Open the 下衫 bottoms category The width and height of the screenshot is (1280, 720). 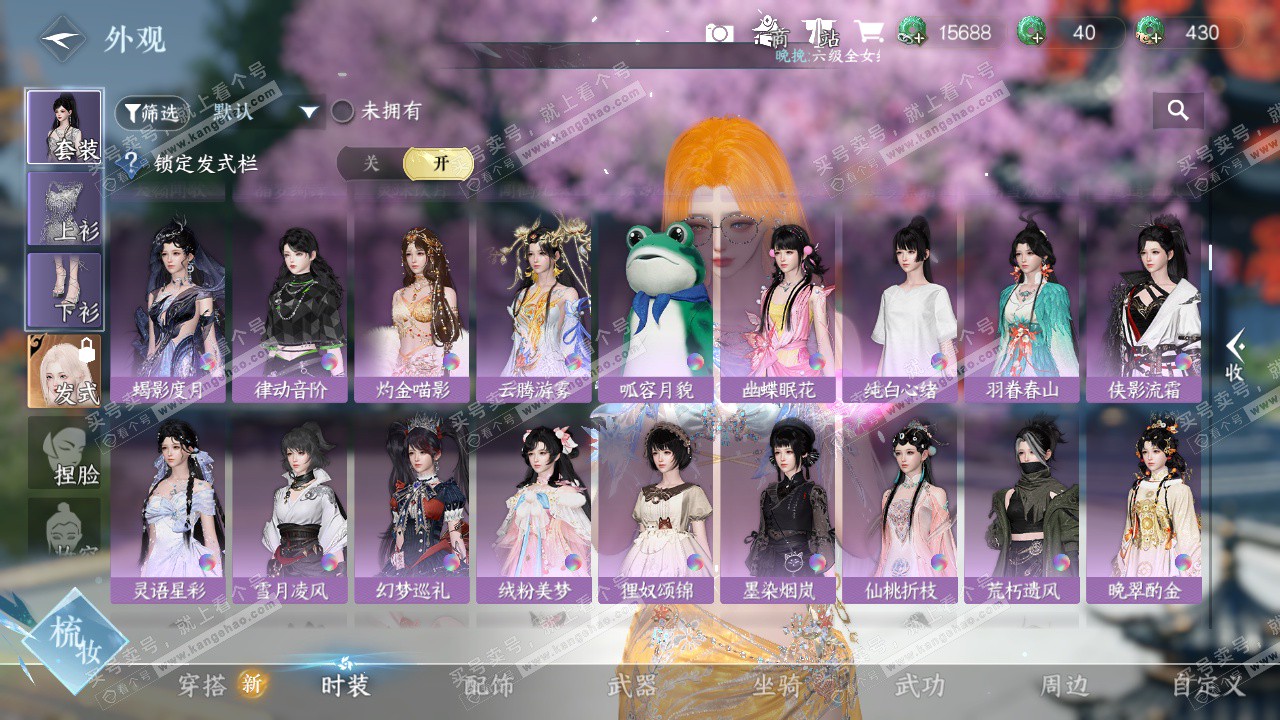click(64, 289)
